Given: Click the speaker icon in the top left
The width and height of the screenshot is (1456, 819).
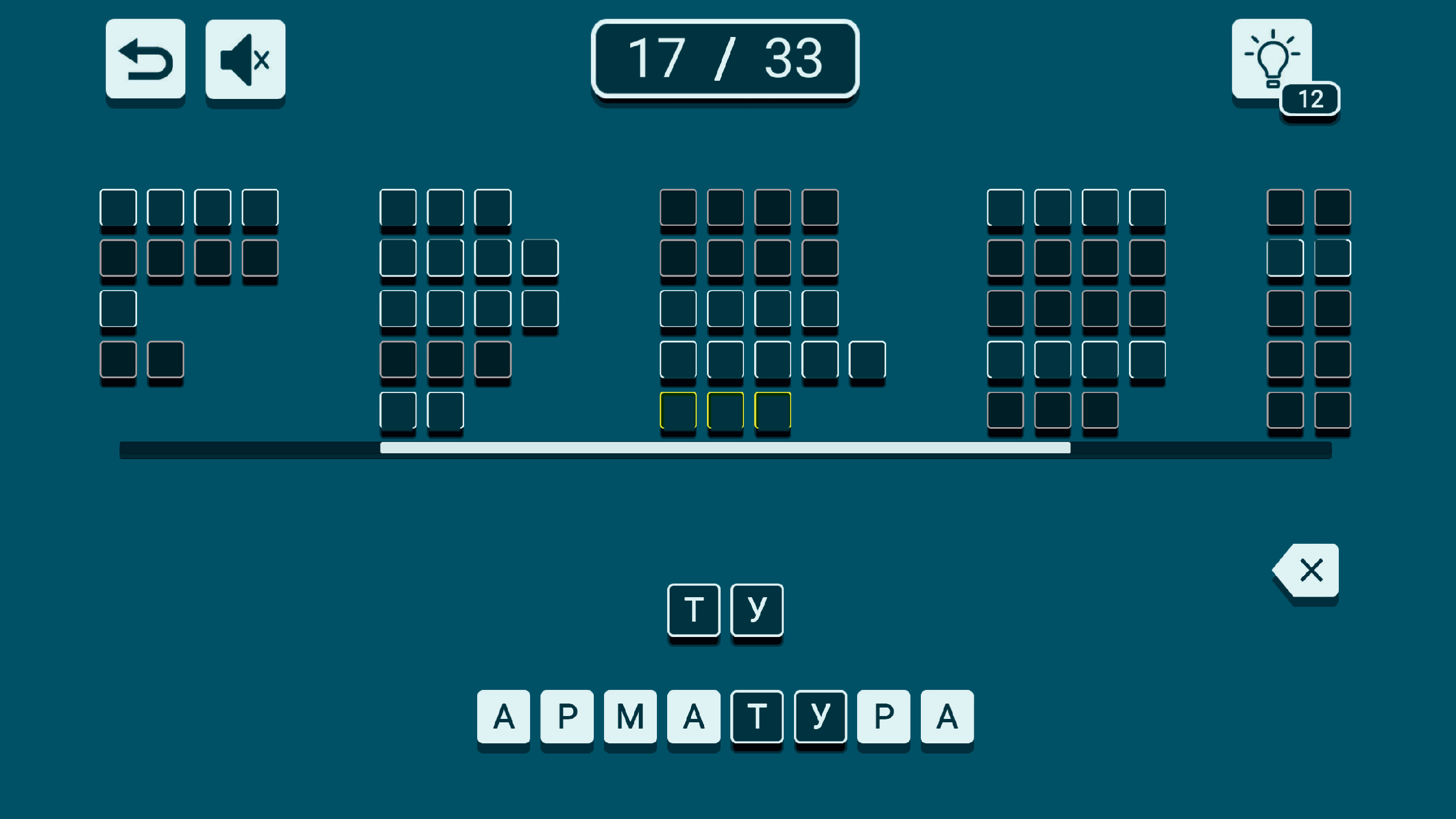Looking at the screenshot, I should click(245, 60).
